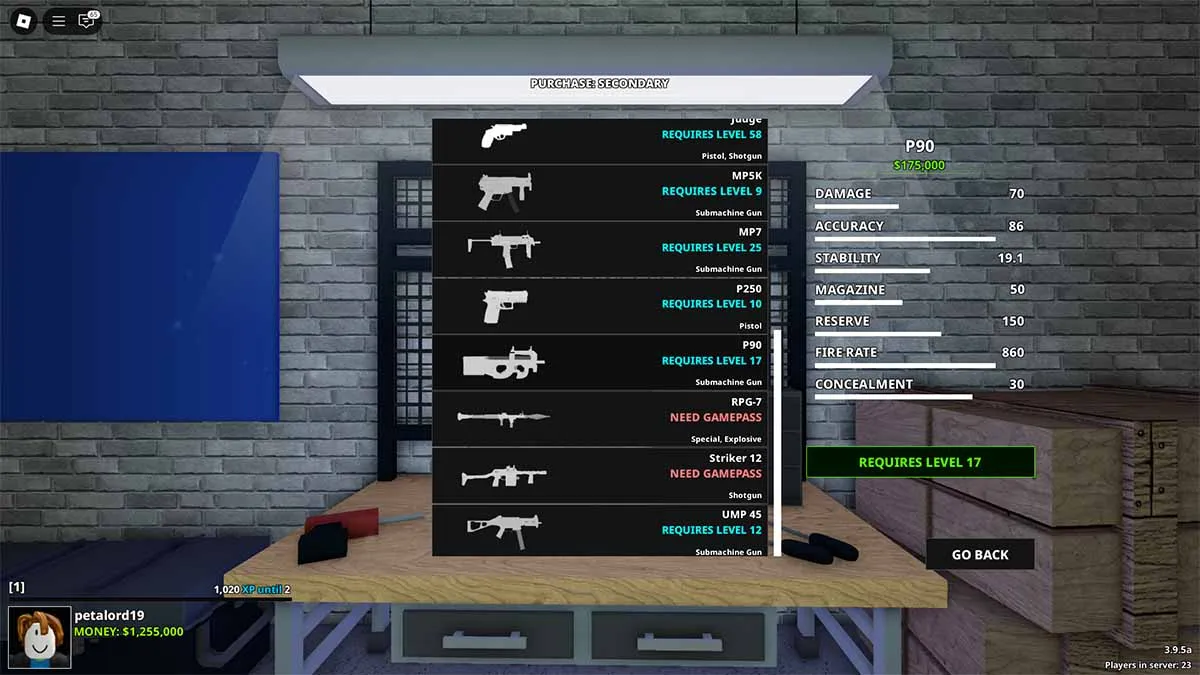Select the MP7 weapon entry
Screen dimensions: 1200x675
pyautogui.click(x=600, y=249)
